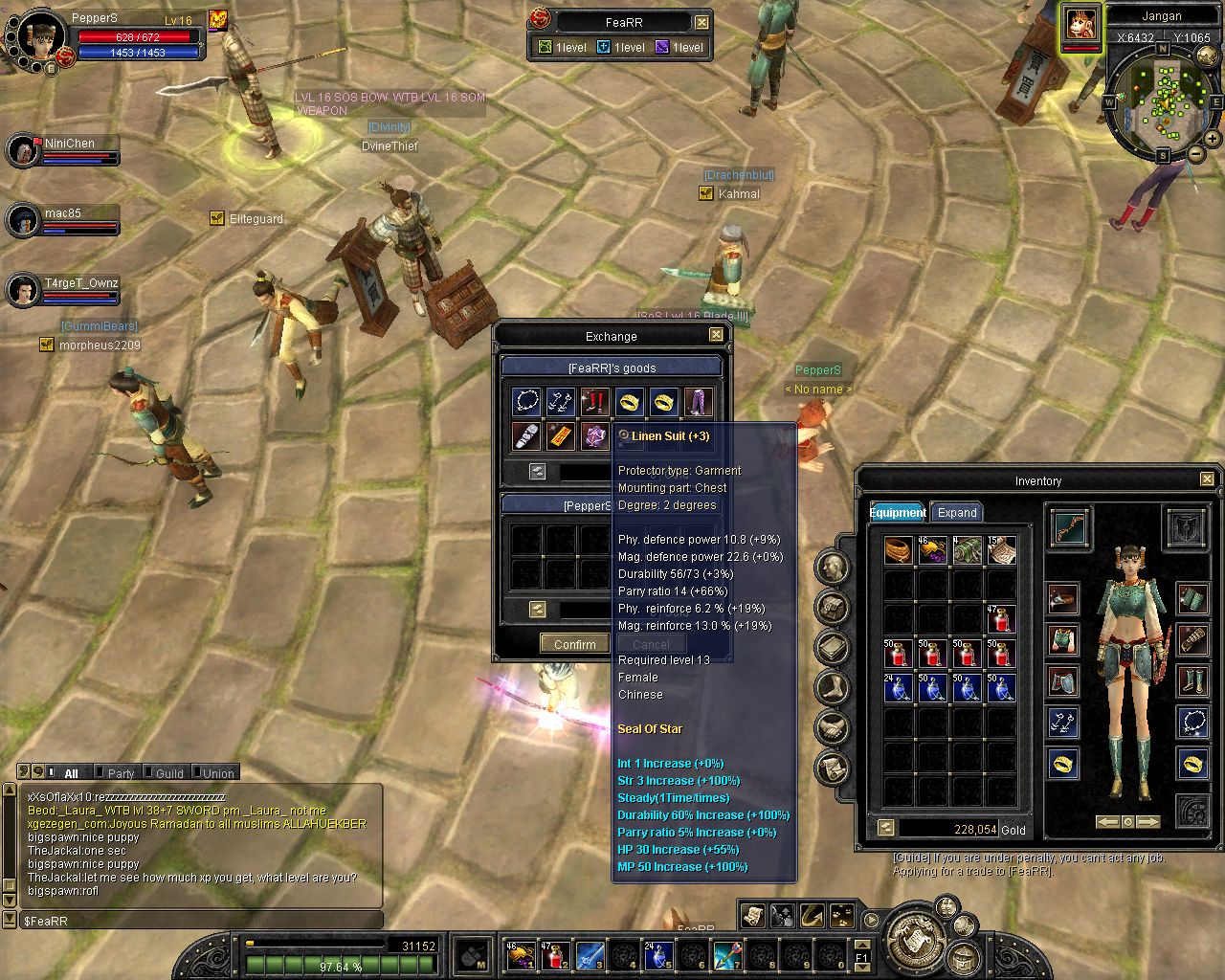Select the golden ticket item in FeaRR's goods

coord(561,436)
